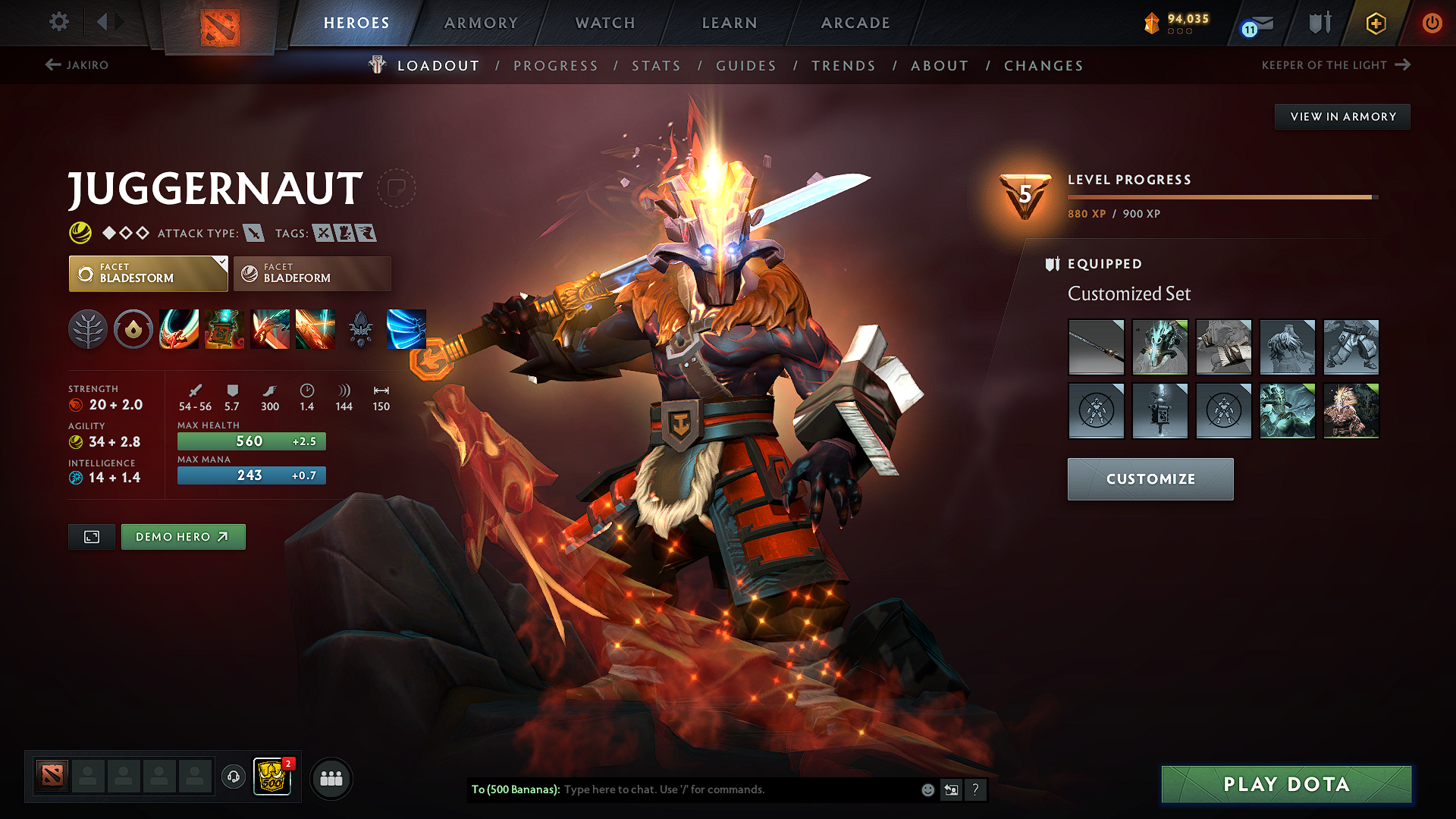Select the Bladeform facet
The width and height of the screenshot is (1456, 819).
(311, 273)
